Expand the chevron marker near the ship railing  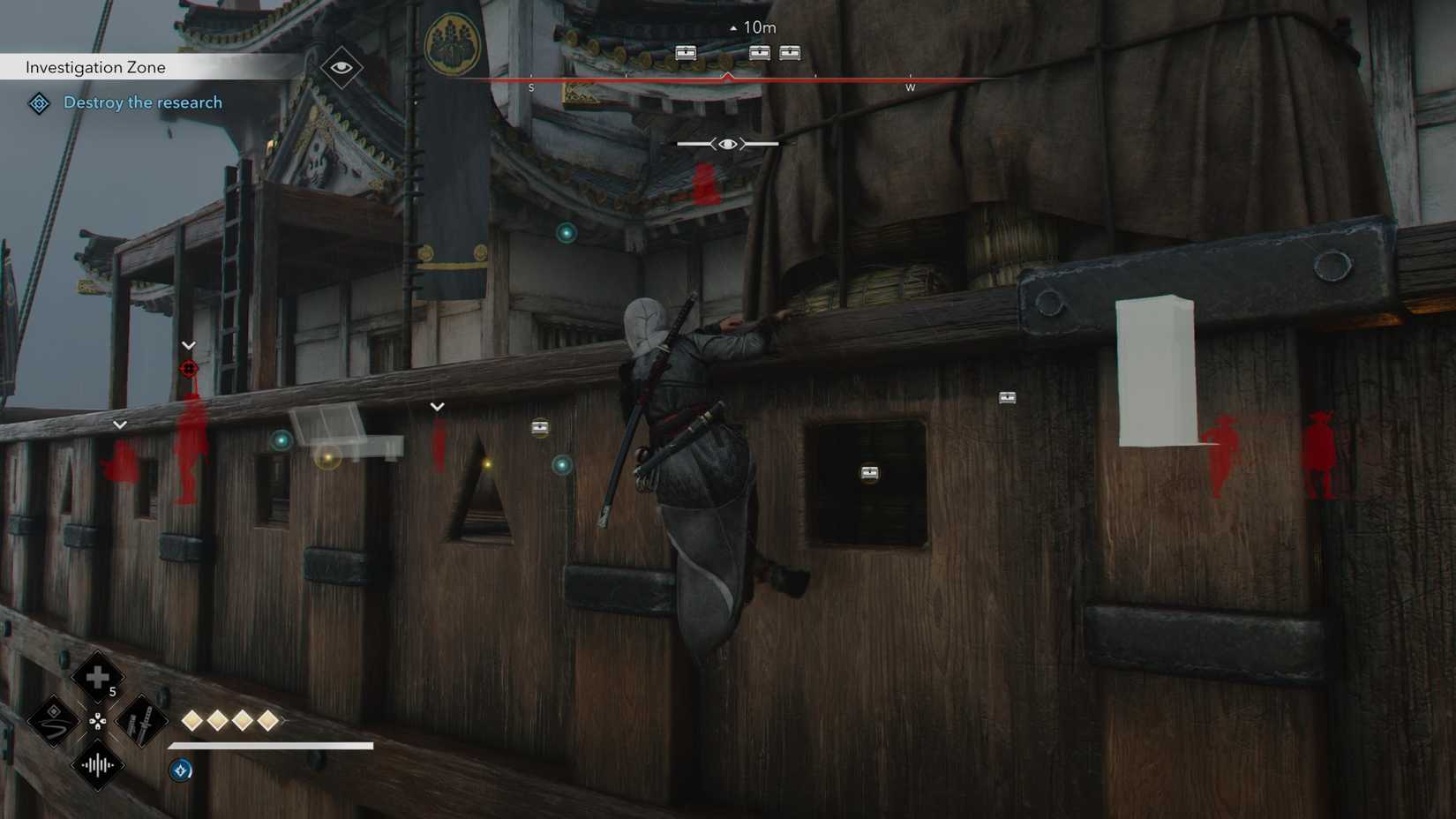pos(437,406)
